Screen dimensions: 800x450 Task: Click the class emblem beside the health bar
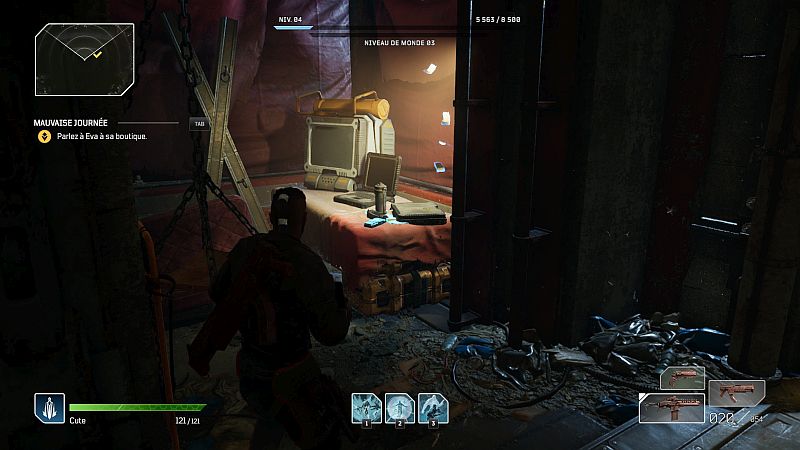(x=49, y=407)
